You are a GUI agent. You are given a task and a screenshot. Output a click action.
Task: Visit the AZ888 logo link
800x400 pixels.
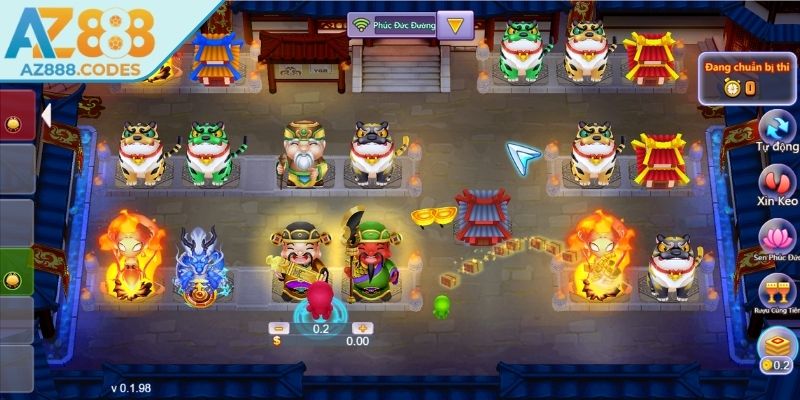pyautogui.click(x=80, y=40)
